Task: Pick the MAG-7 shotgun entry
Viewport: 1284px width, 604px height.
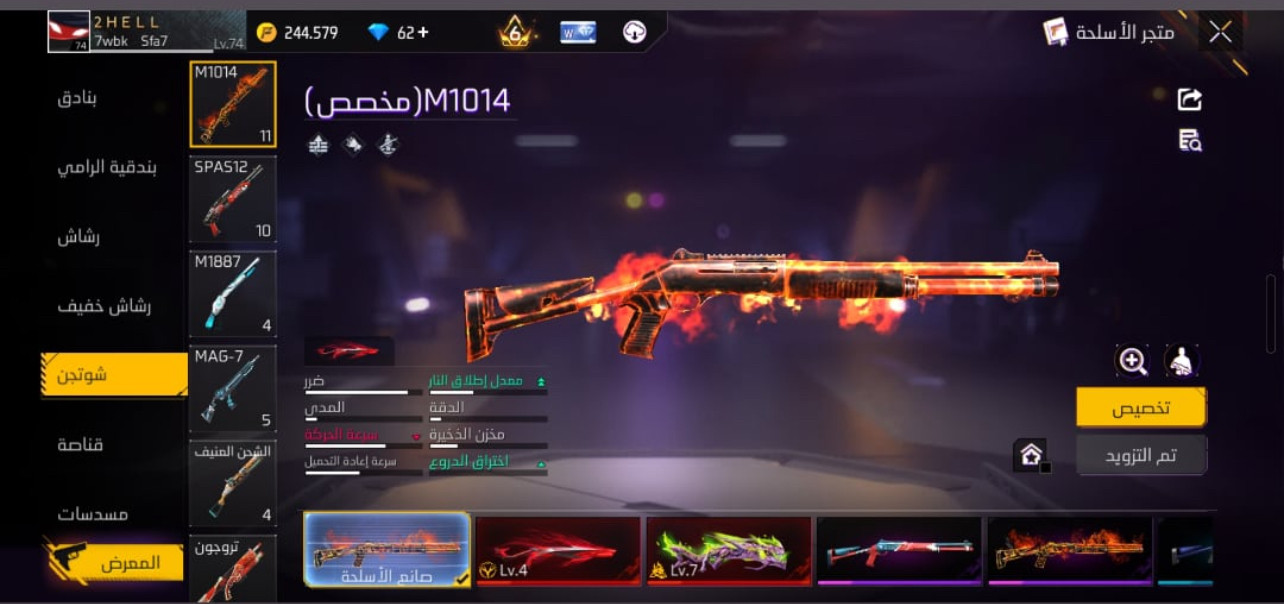Action: 232,389
